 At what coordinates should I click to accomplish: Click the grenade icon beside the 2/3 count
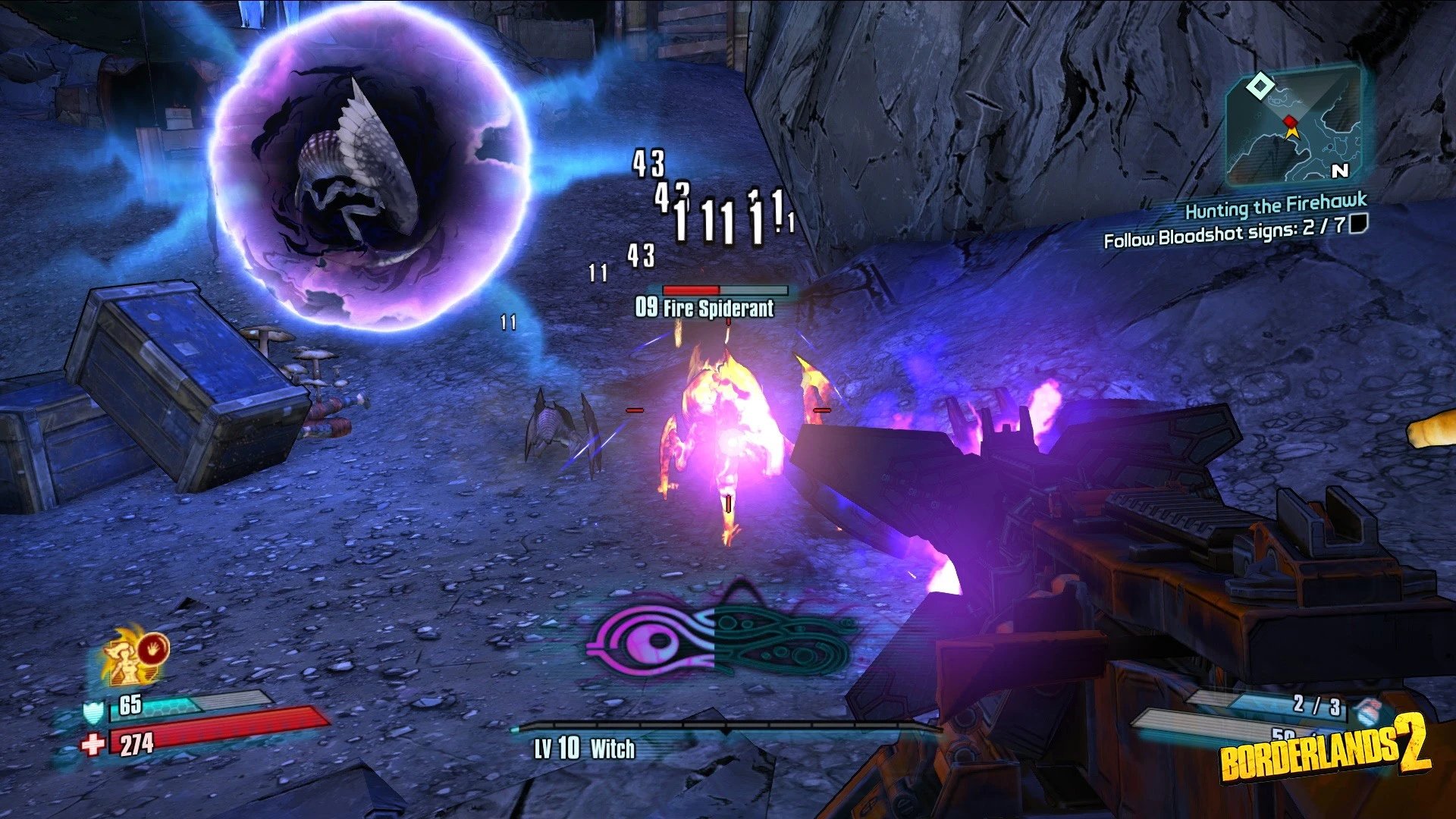pyautogui.click(x=1367, y=711)
